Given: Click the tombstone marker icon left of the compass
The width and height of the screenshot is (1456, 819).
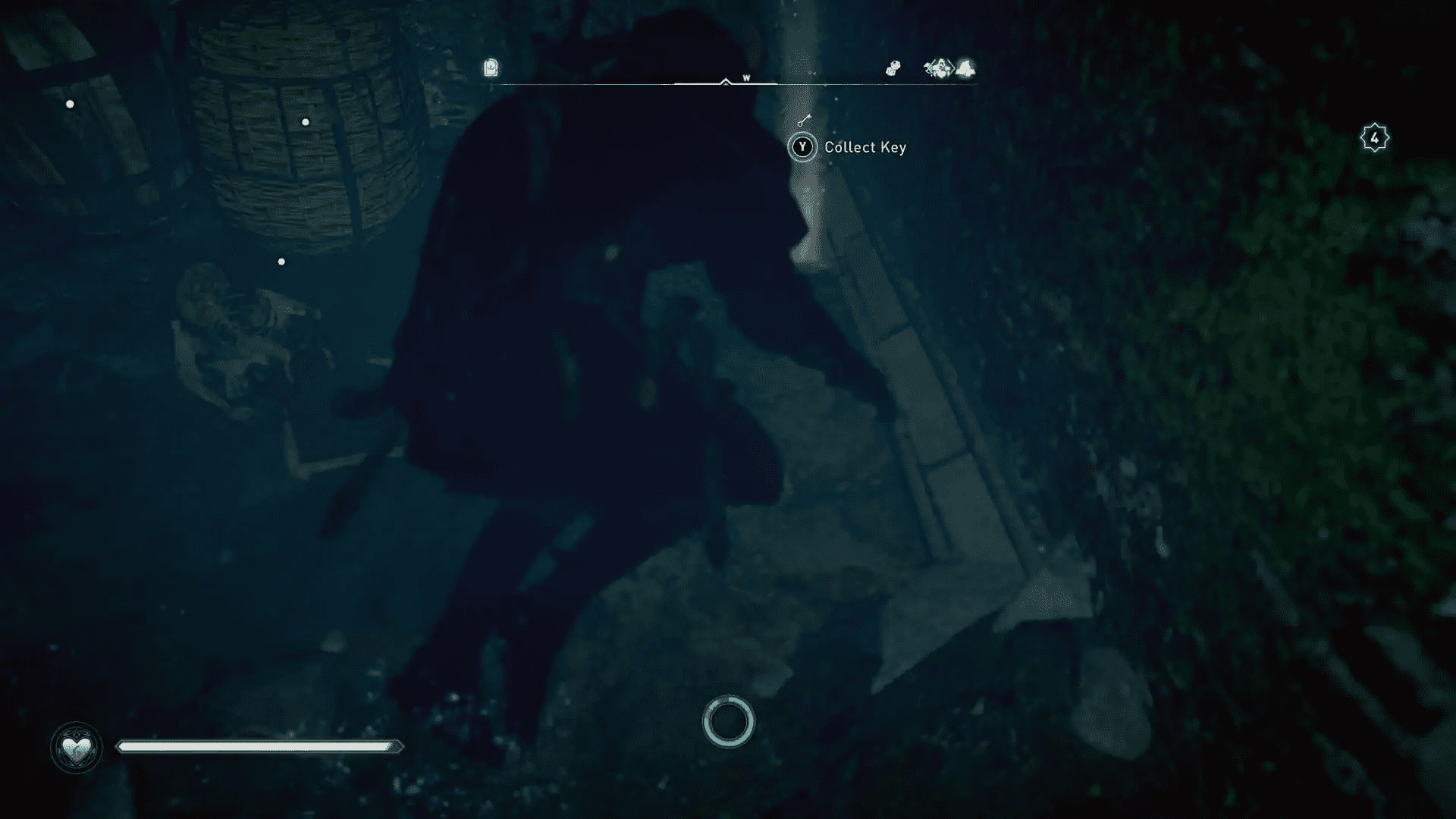Looking at the screenshot, I should pyautogui.click(x=489, y=68).
